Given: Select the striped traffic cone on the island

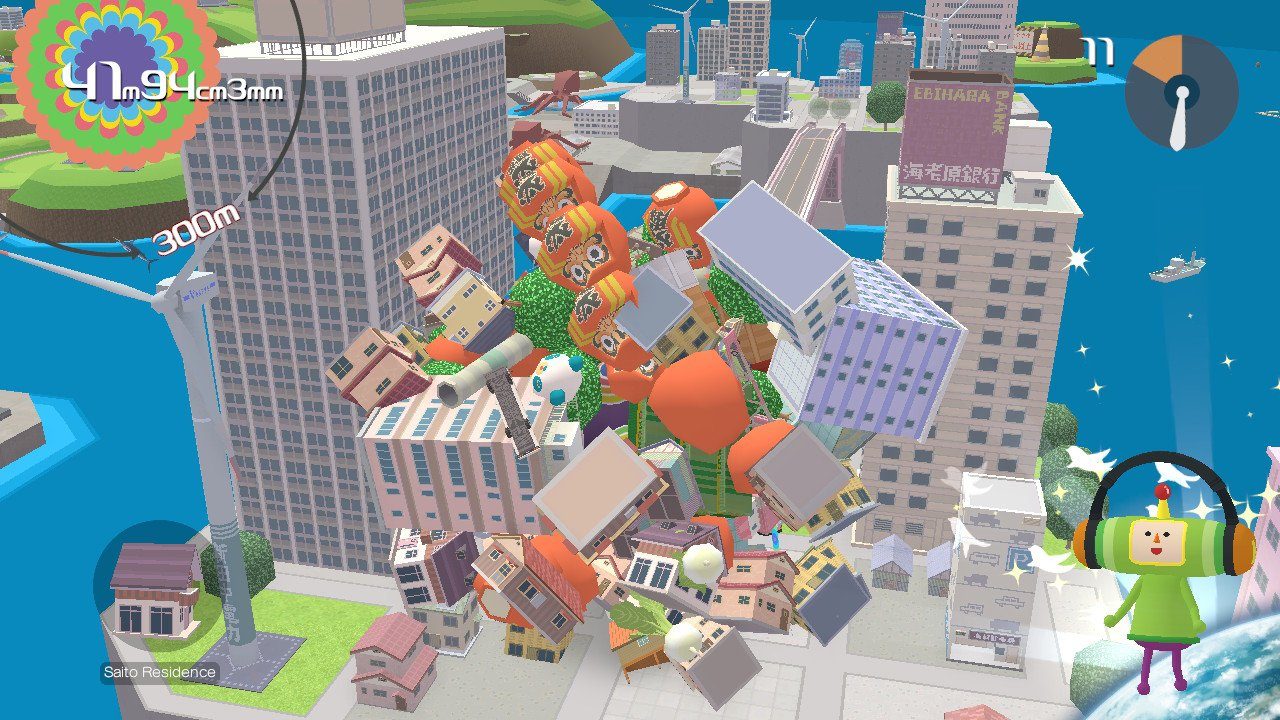Looking at the screenshot, I should coord(1042,42).
